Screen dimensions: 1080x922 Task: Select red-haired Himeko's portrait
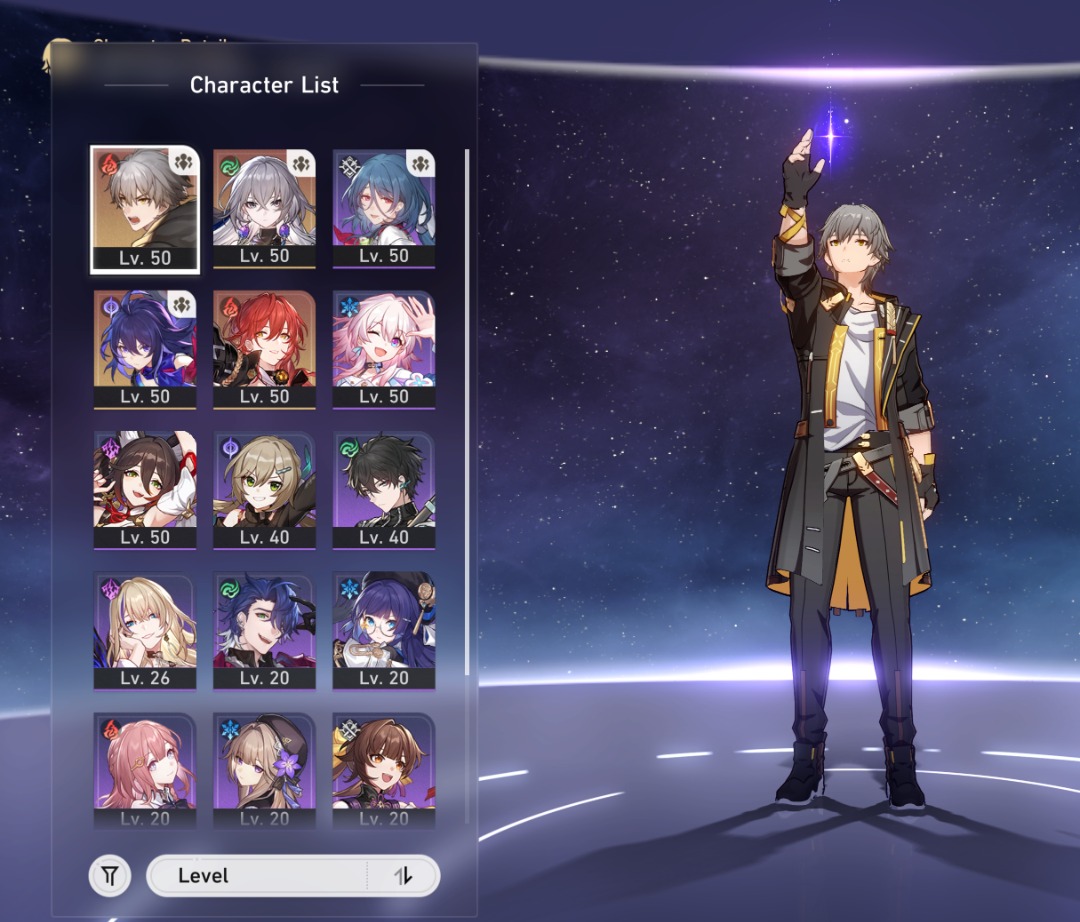click(264, 348)
